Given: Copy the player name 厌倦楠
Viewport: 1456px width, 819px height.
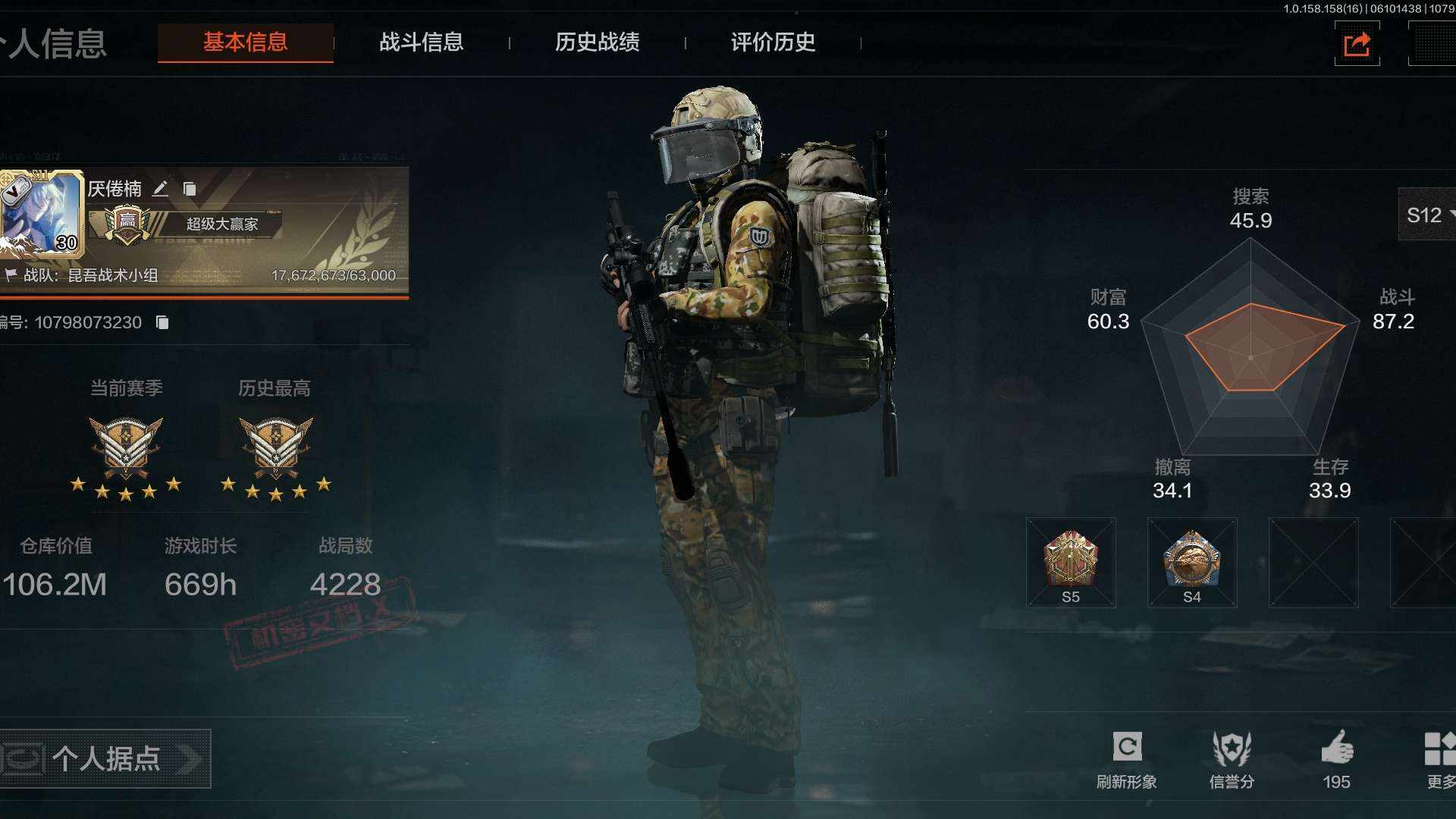Looking at the screenshot, I should [190, 189].
